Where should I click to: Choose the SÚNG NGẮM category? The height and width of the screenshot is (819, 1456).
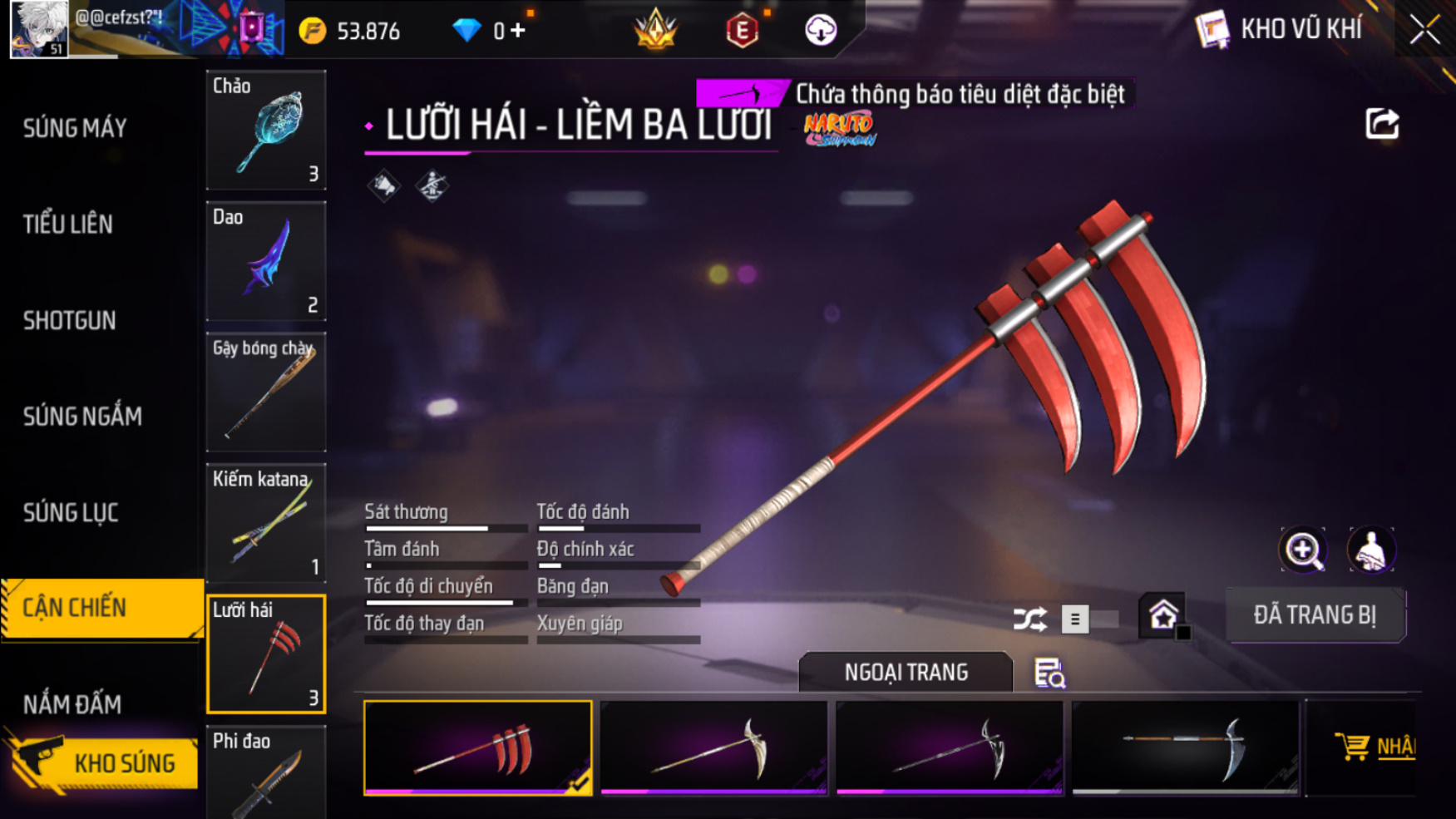82,417
